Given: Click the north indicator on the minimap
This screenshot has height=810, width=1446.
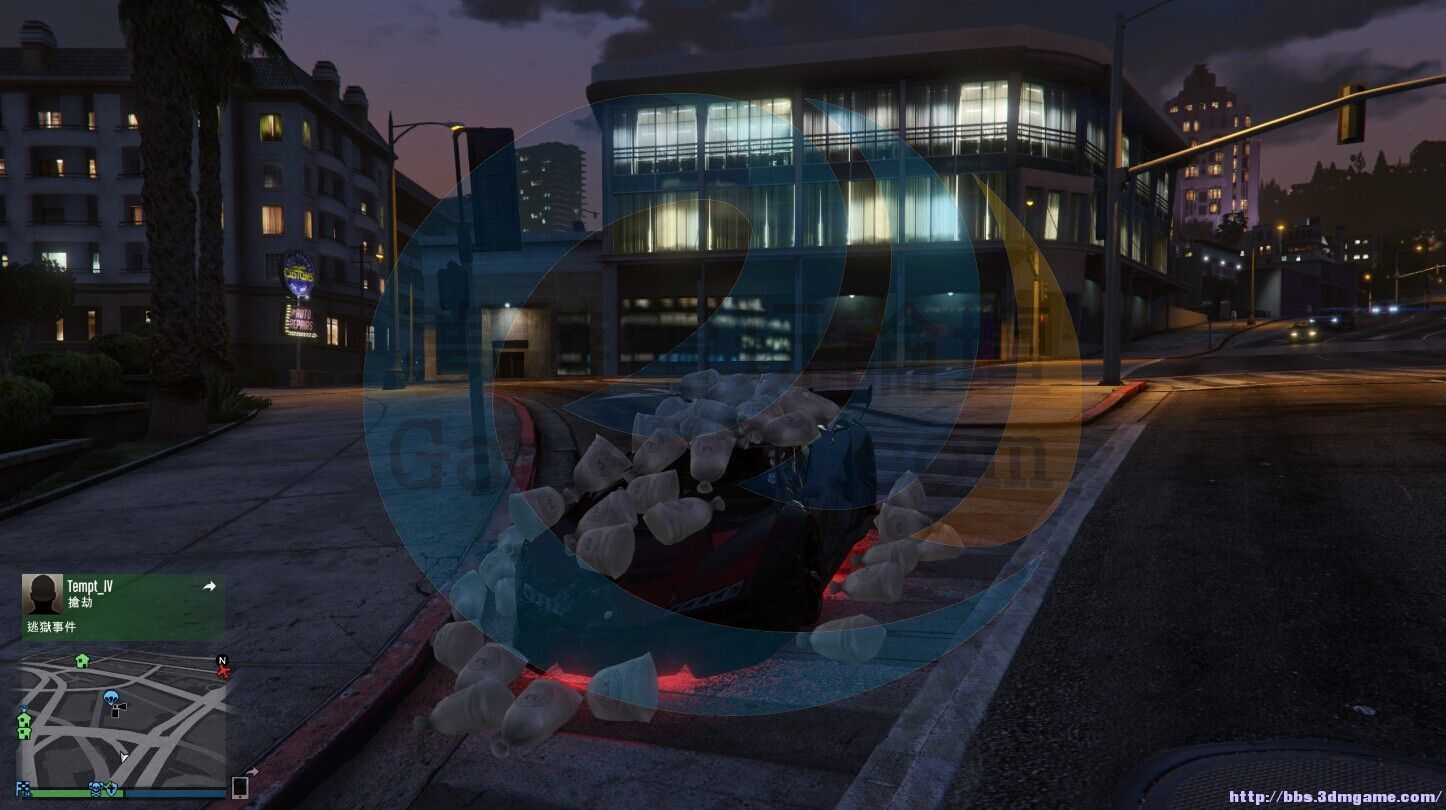Looking at the screenshot, I should 222,660.
